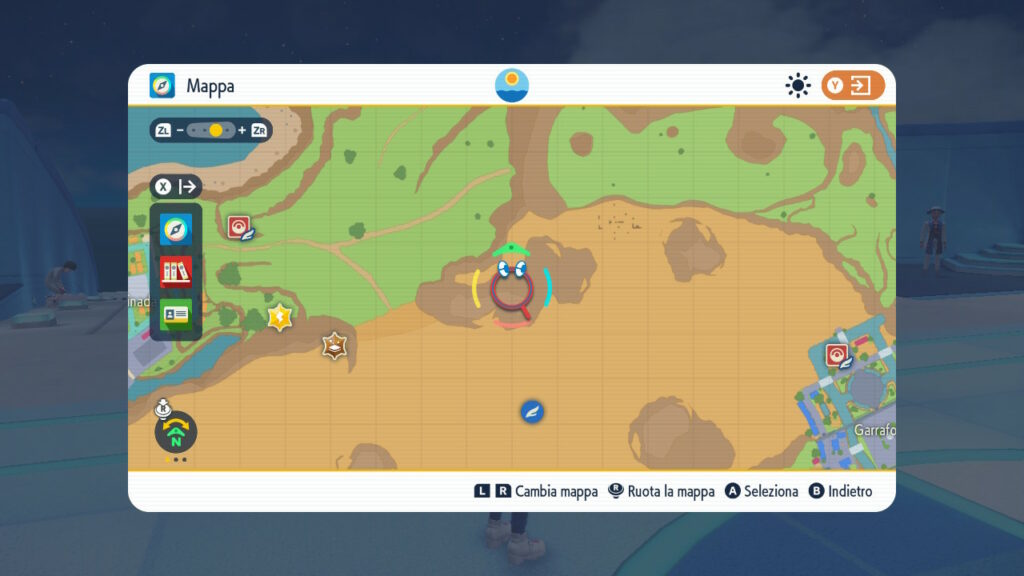Choose the yellow Electric star marker
The height and width of the screenshot is (576, 1024).
pos(280,317)
